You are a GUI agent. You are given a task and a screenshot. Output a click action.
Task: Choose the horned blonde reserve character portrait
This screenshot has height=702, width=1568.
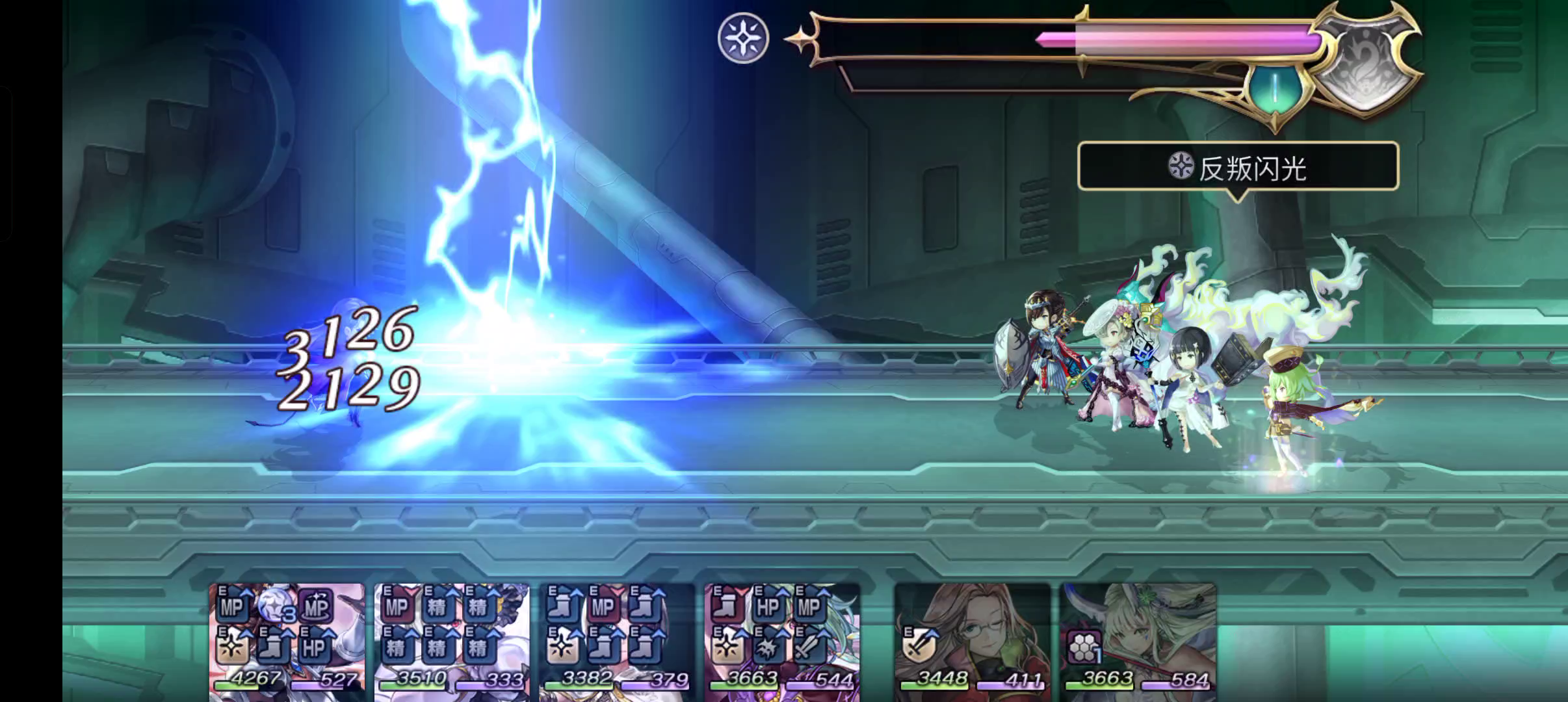tap(1138, 641)
